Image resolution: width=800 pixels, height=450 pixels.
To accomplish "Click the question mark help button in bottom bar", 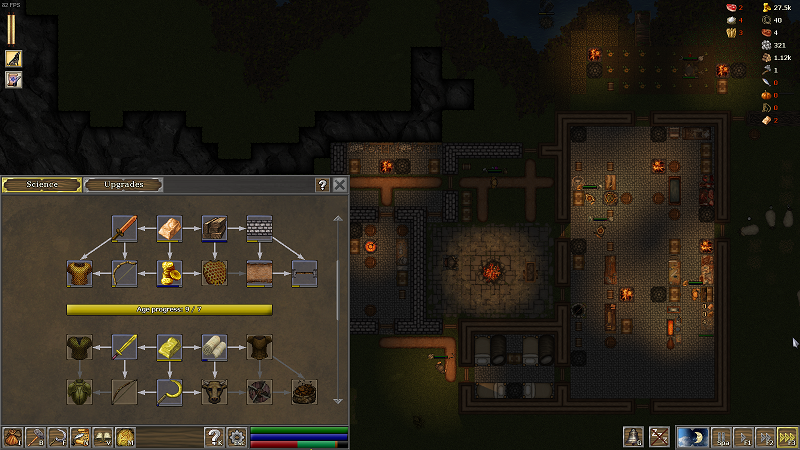I will tap(213, 437).
